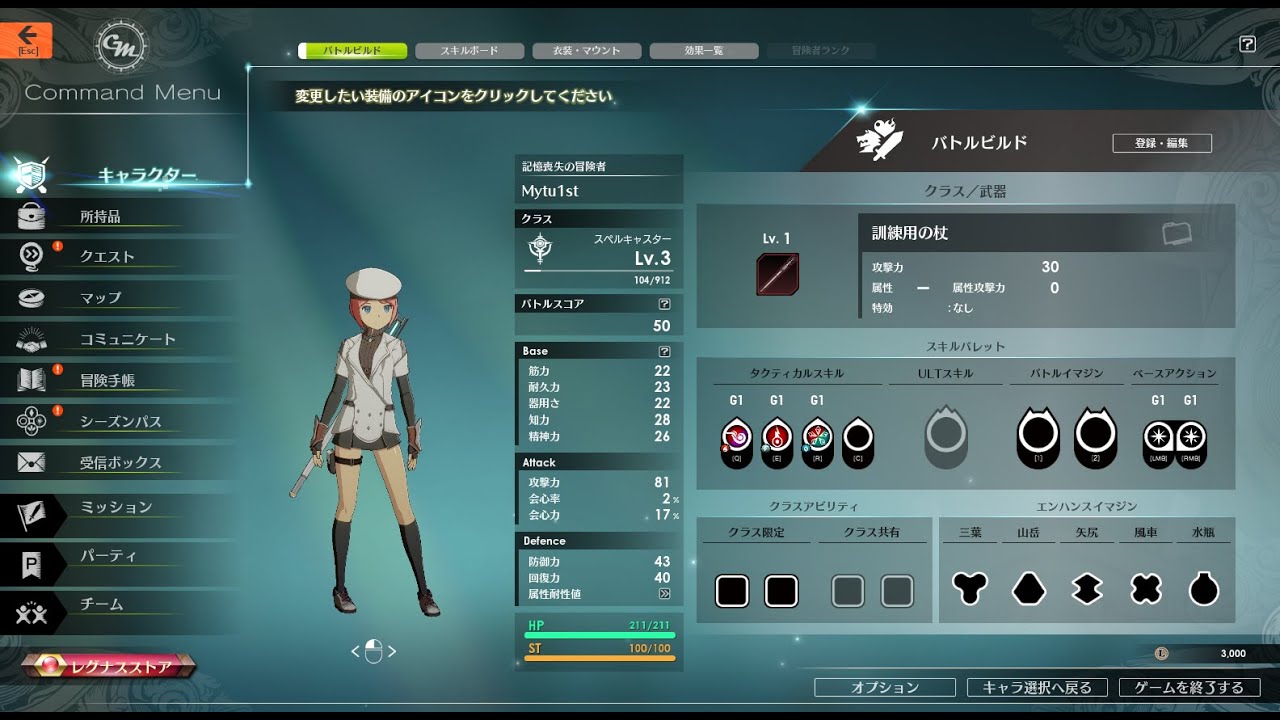
Task: Open the ミッション menu
Action: pos(116,508)
